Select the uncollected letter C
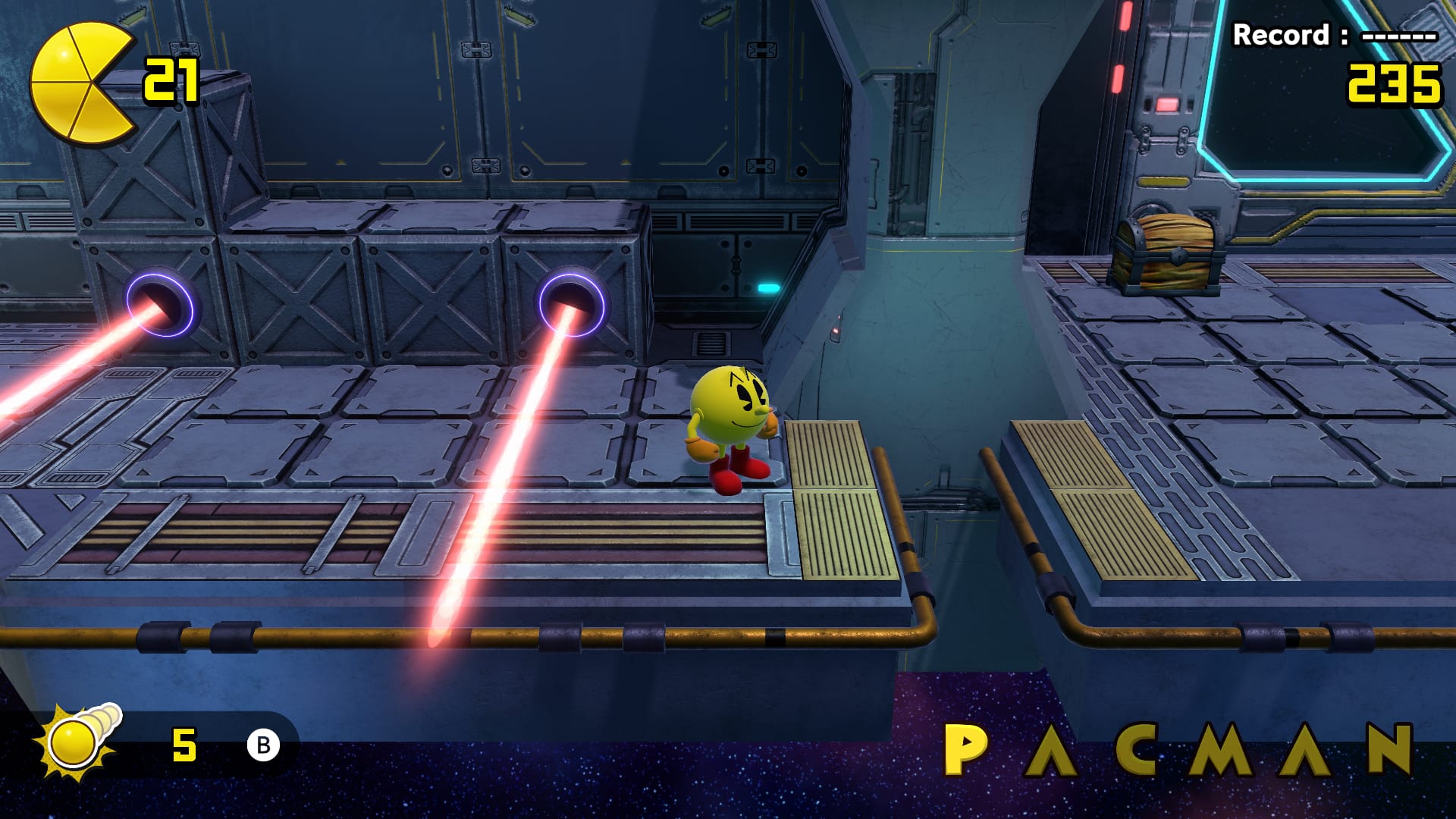1456x819 pixels. (x=1135, y=749)
